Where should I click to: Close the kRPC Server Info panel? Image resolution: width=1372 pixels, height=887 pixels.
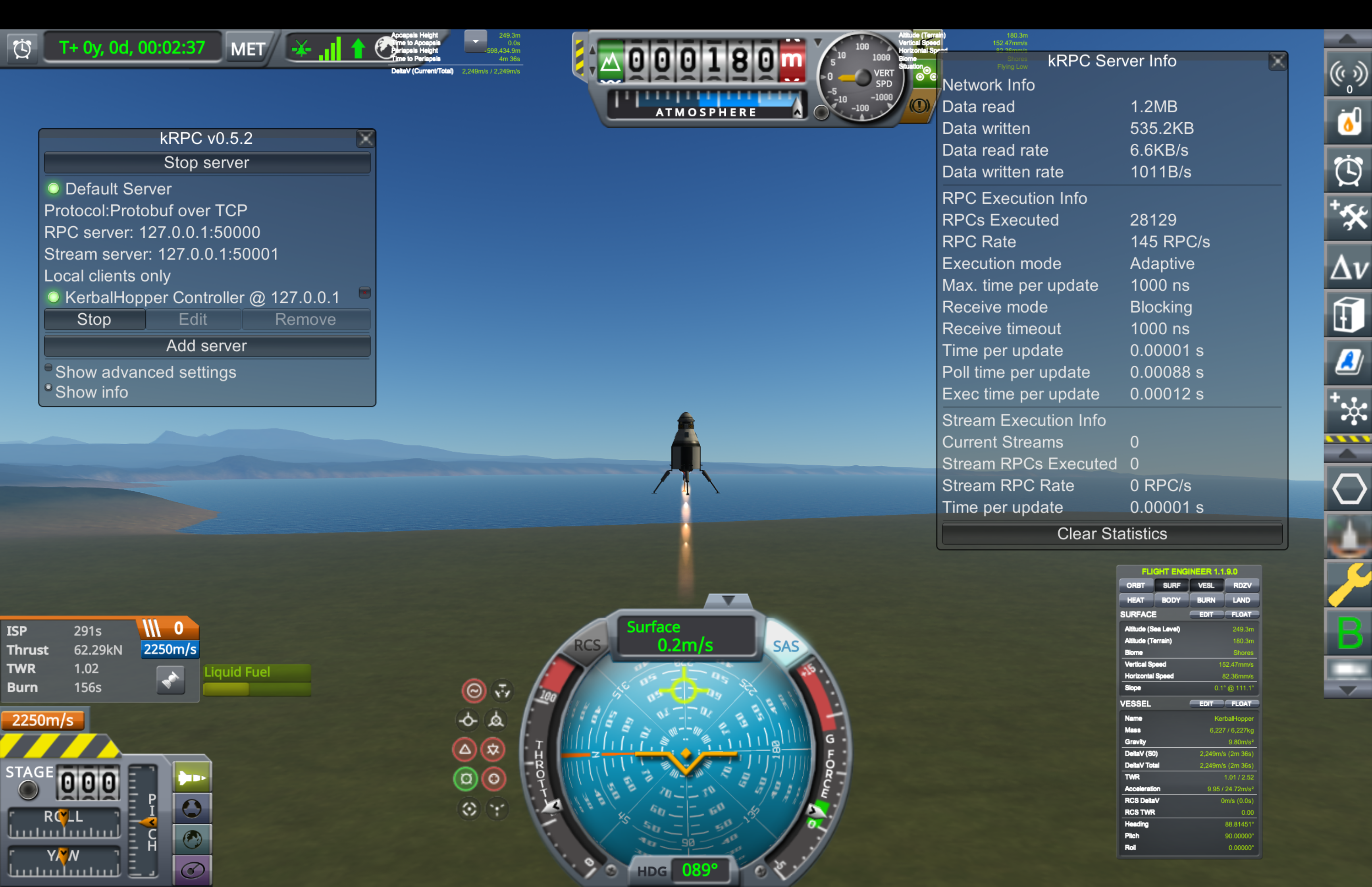point(1277,62)
